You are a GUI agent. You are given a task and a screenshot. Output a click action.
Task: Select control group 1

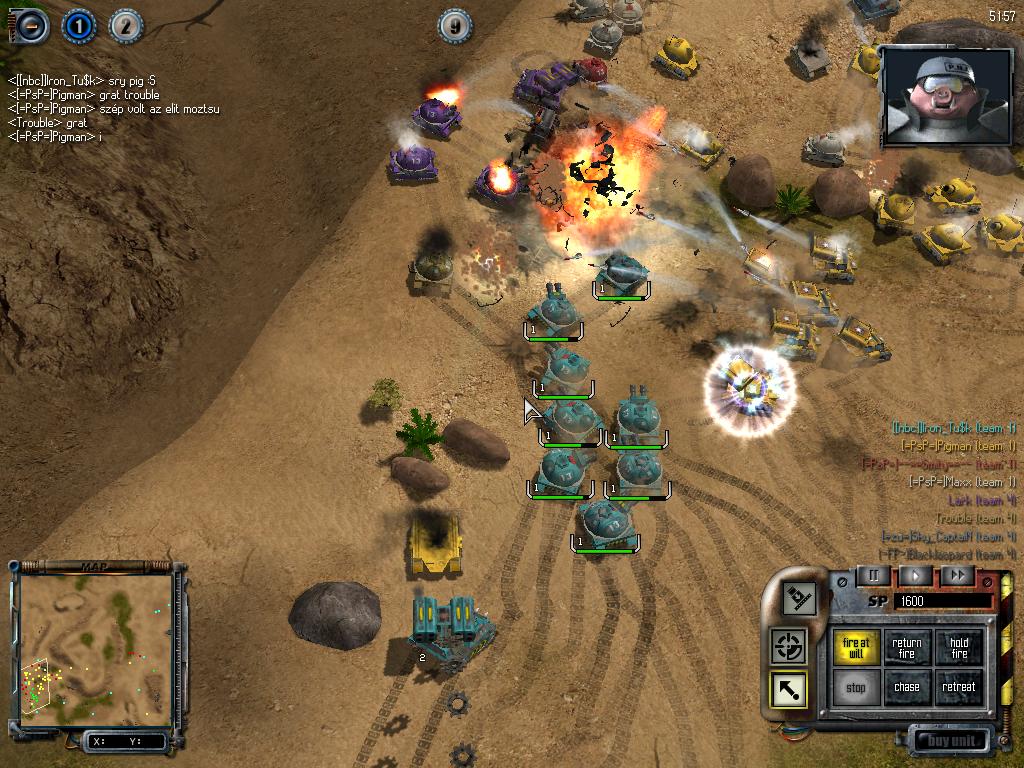click(x=78, y=26)
